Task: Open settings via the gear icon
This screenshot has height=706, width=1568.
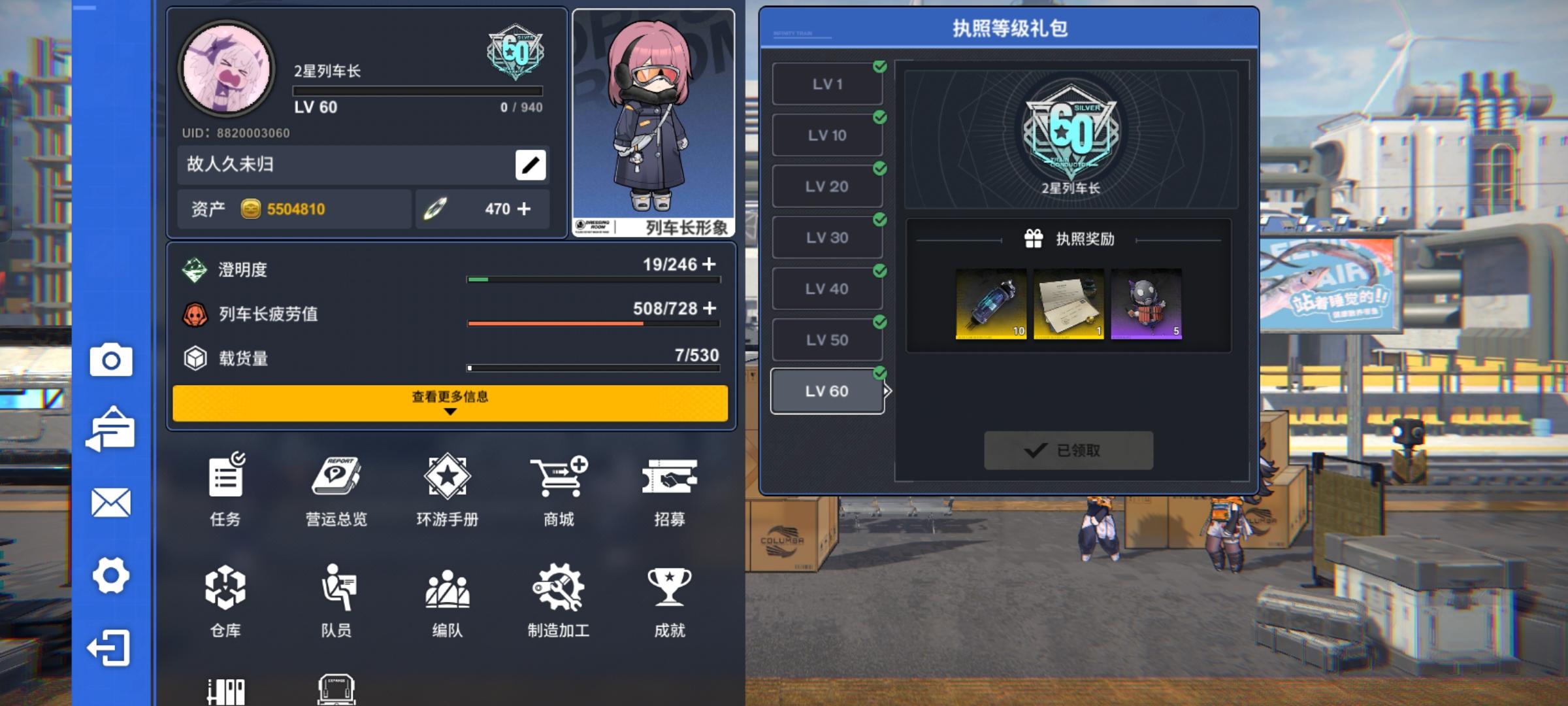Action: click(110, 575)
